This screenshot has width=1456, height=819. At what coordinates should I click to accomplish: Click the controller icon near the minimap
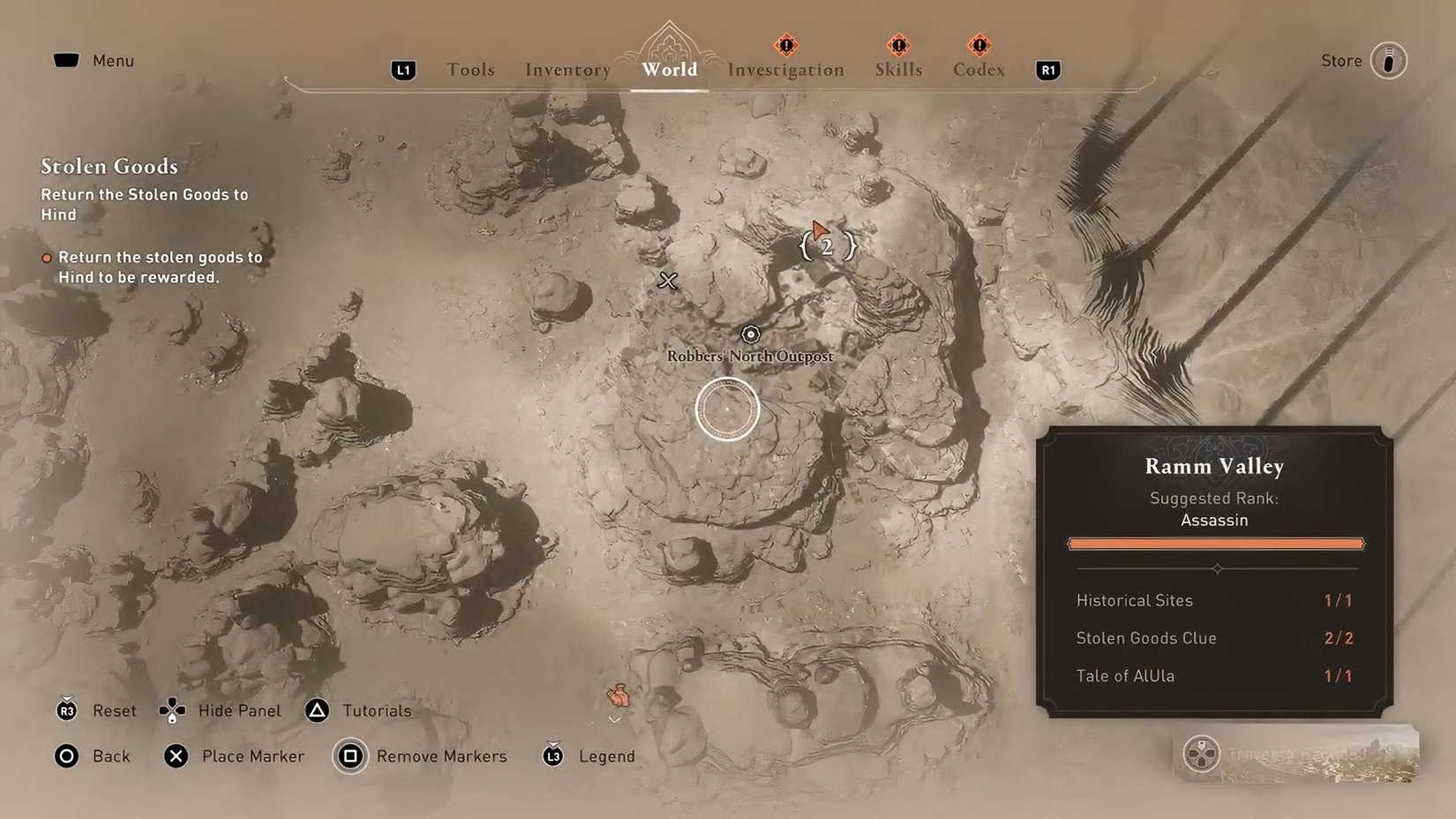[1200, 755]
